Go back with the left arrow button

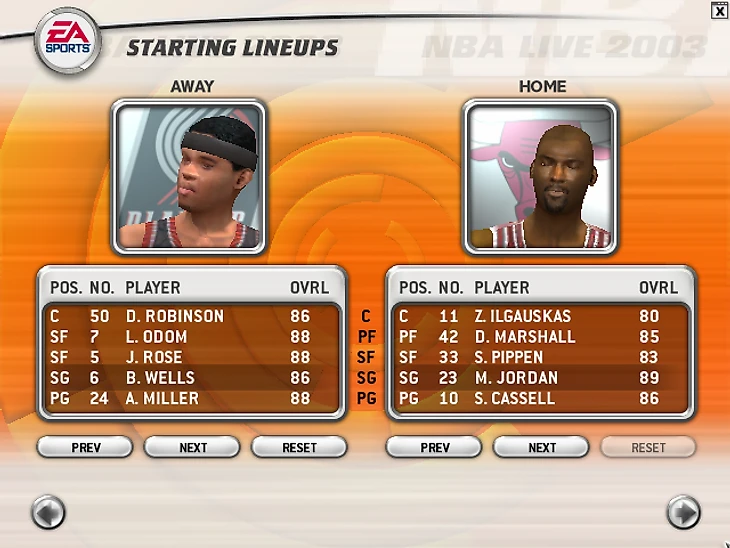pos(48,512)
